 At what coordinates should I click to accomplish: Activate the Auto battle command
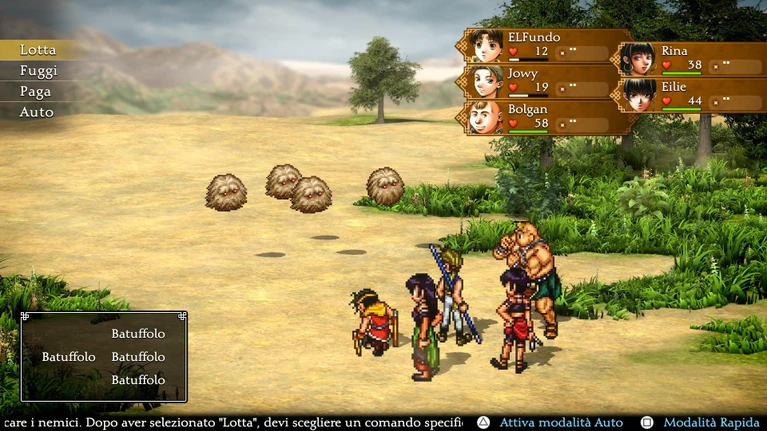click(36, 112)
